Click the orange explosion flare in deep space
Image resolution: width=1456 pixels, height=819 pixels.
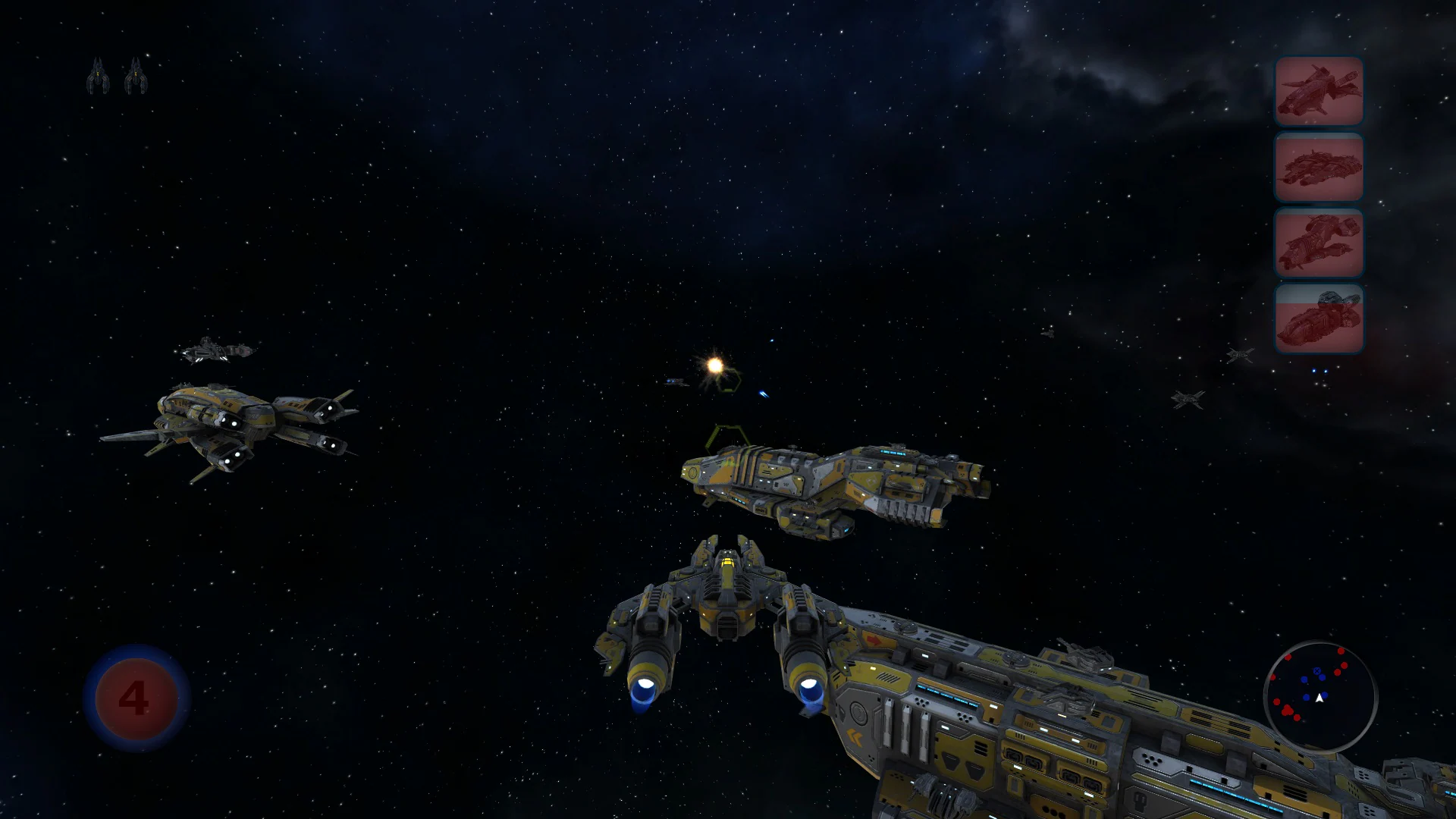click(713, 366)
